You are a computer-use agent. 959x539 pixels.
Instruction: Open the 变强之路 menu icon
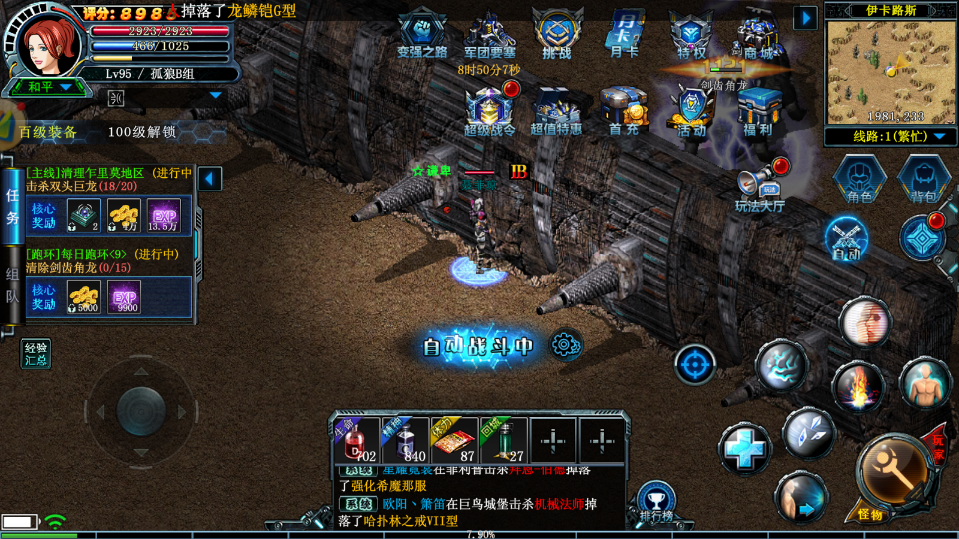click(x=422, y=35)
